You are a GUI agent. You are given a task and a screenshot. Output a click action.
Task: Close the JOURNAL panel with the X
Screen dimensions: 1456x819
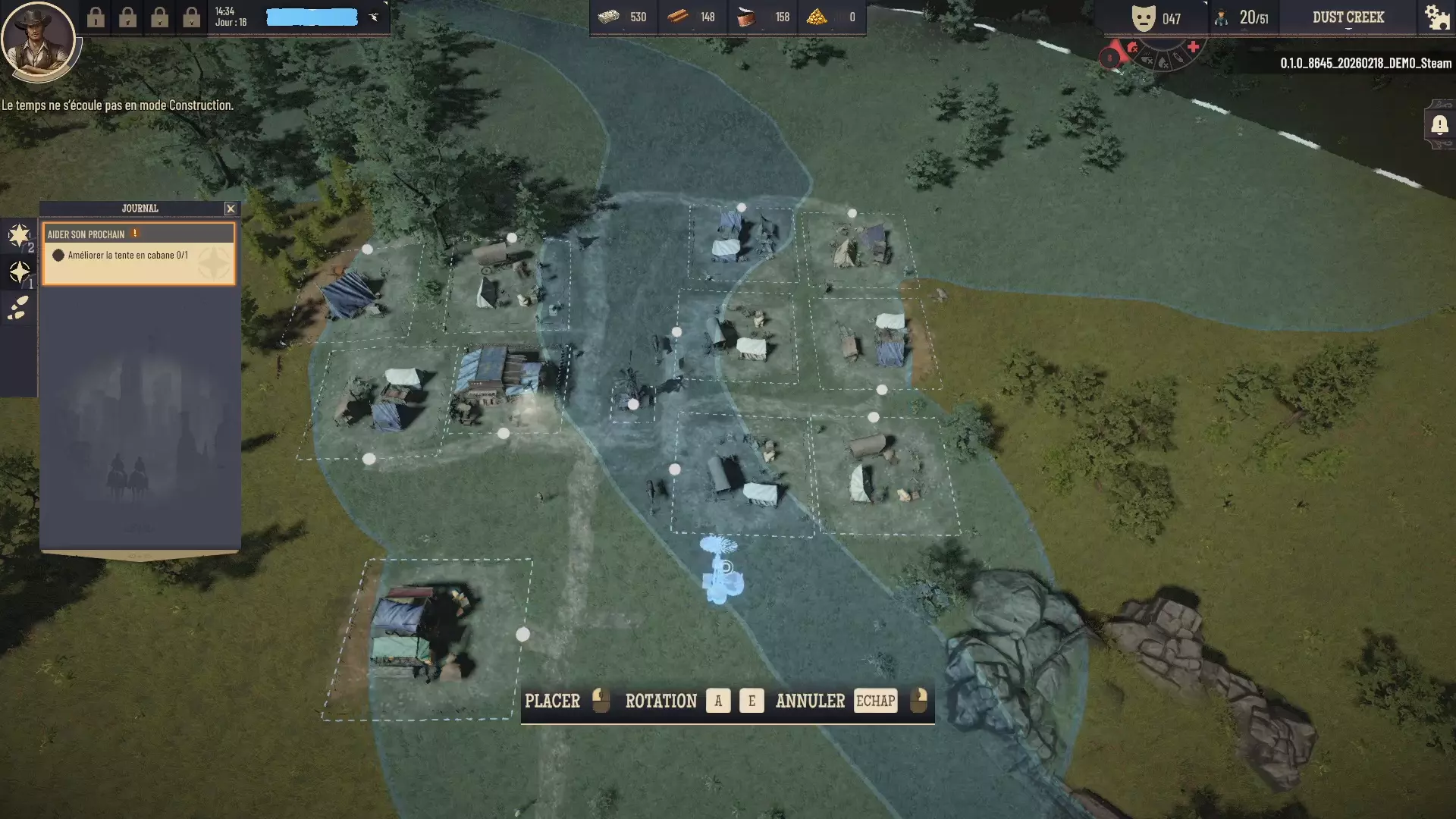pyautogui.click(x=231, y=208)
